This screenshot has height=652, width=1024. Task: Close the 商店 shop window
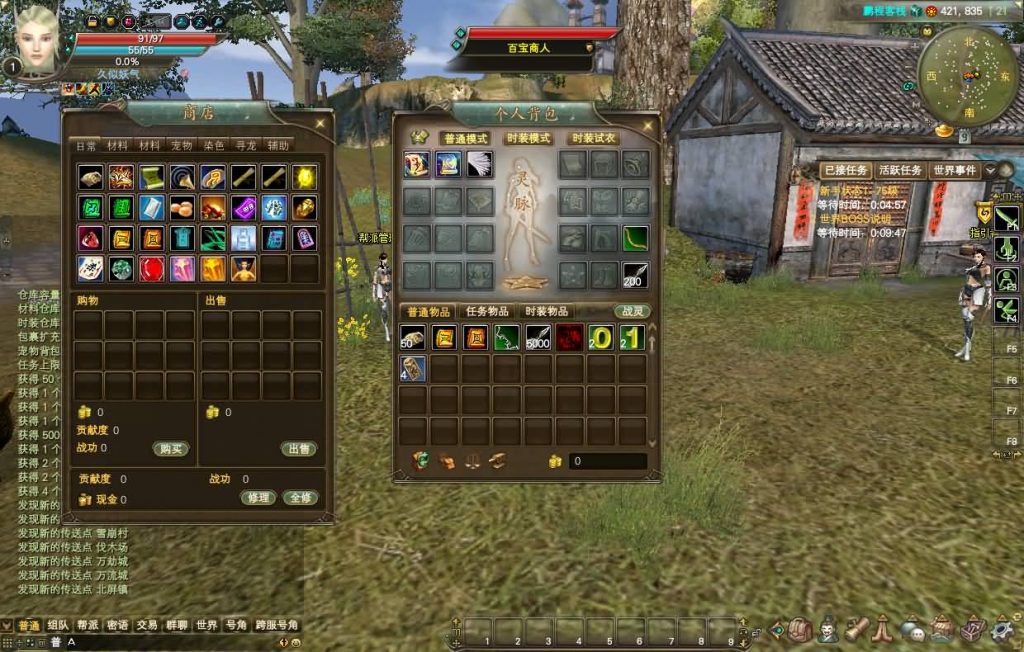pos(320,123)
